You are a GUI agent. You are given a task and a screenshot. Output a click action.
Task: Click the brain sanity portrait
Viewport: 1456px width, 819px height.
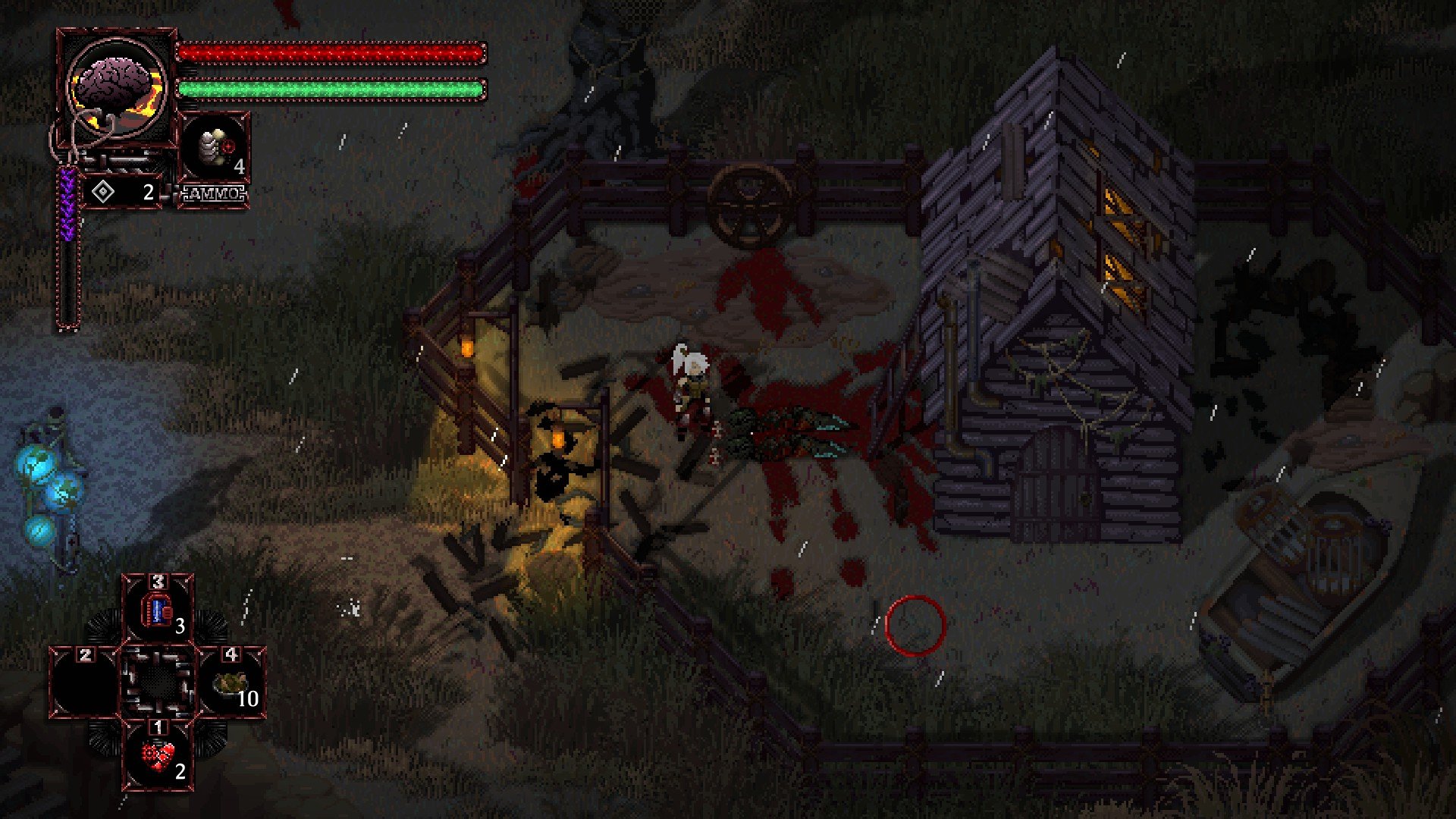(116, 85)
